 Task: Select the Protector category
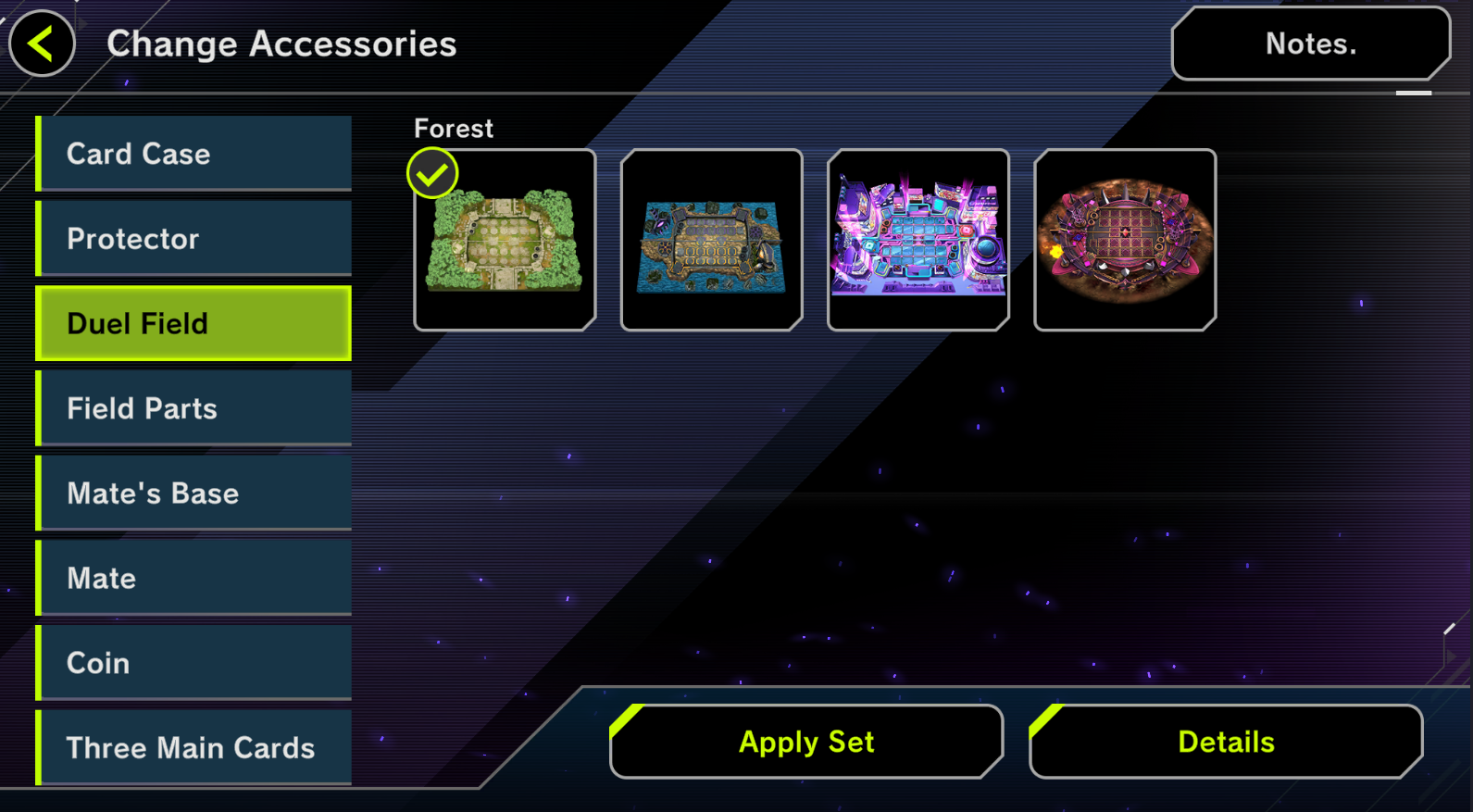194,239
